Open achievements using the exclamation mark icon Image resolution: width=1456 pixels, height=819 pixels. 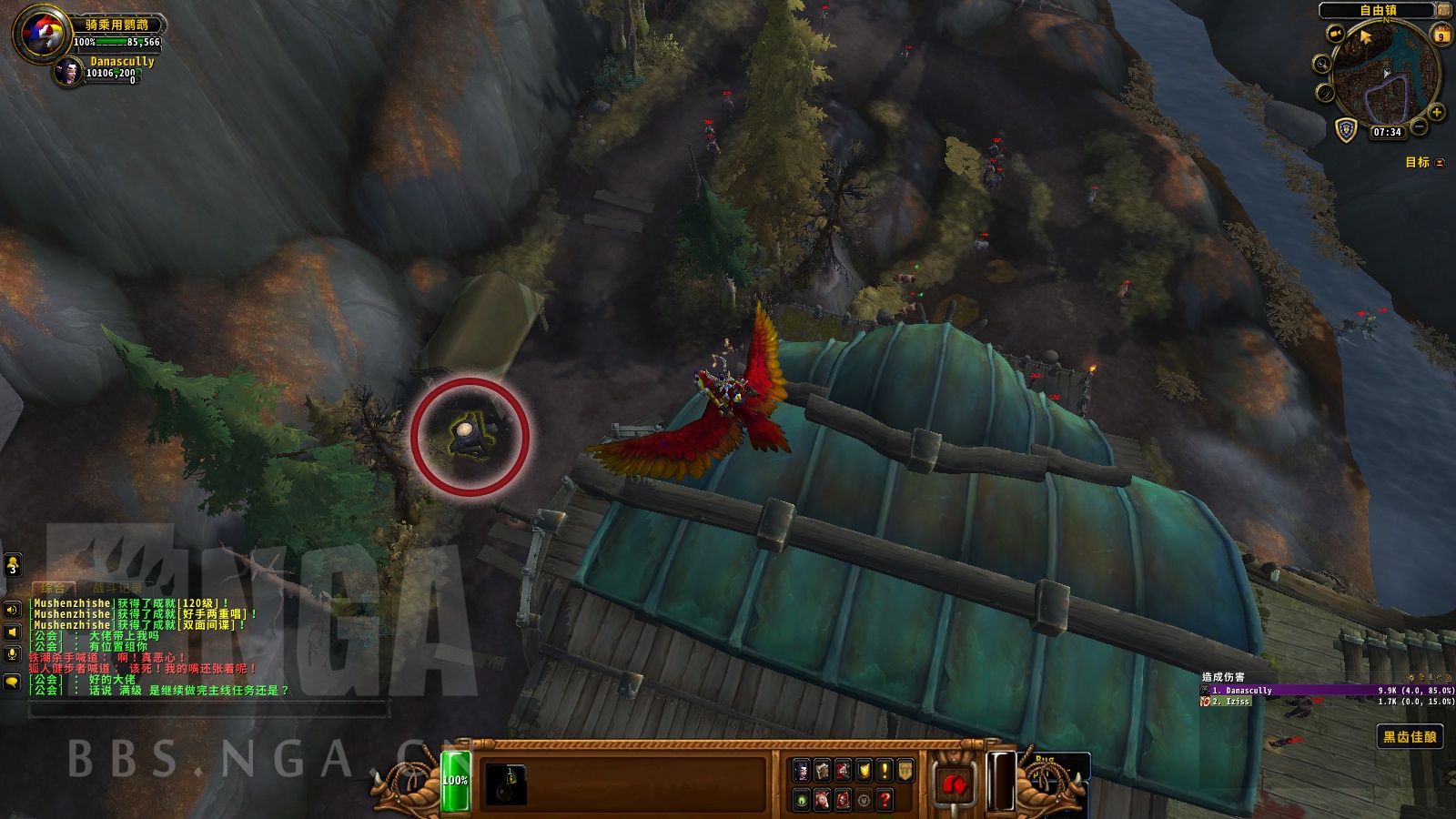coord(885,770)
